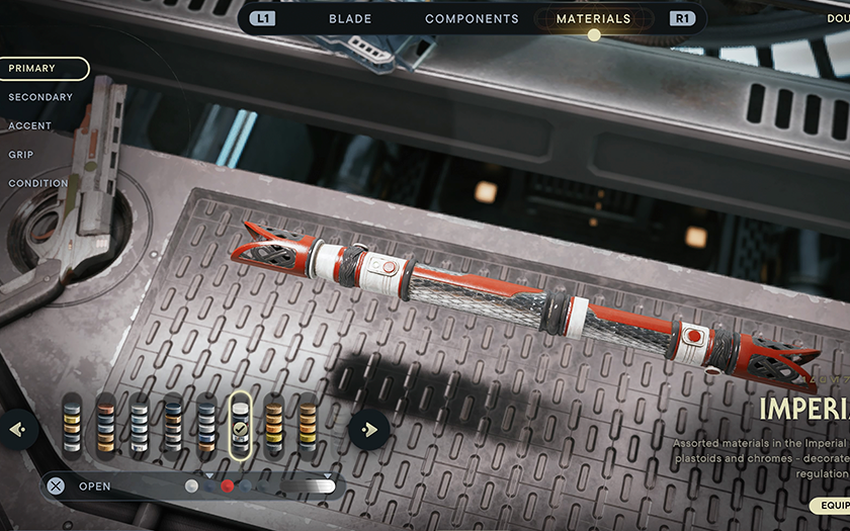Open the Accent material category
This screenshot has height=531, width=850.
point(30,126)
